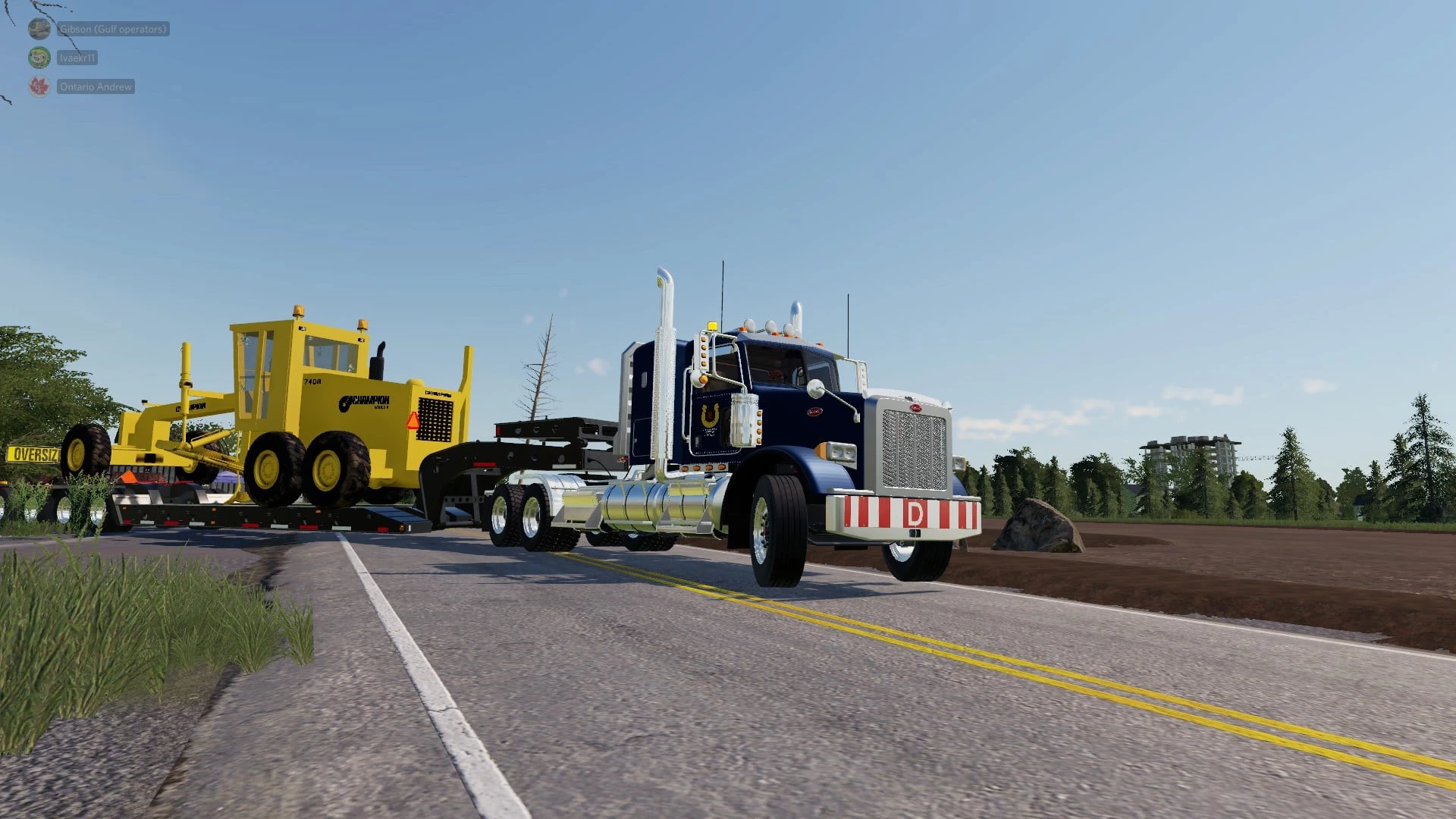Select the middle avatar in the player list

[39, 58]
